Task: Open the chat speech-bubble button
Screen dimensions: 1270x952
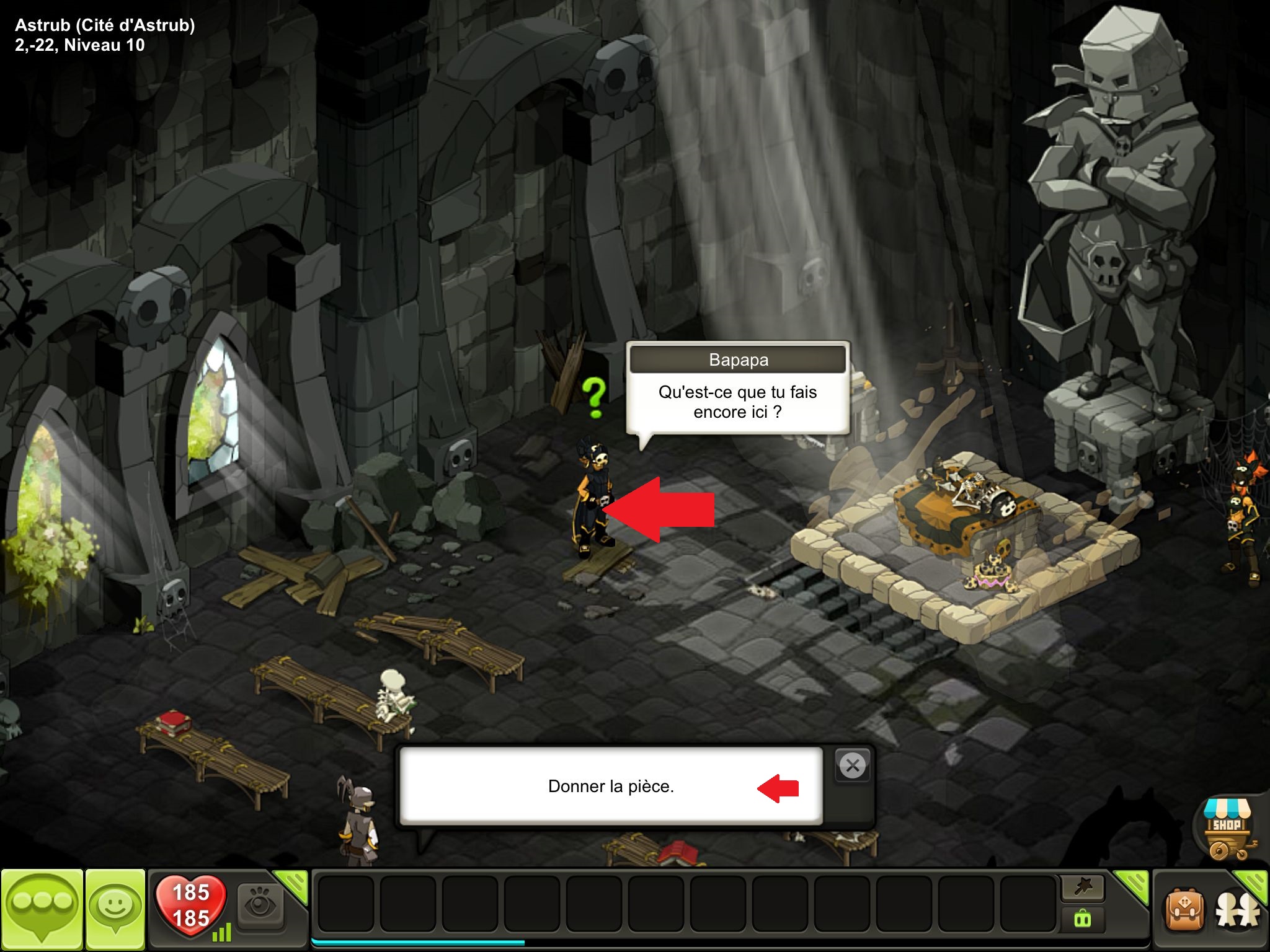Action: [x=42, y=909]
